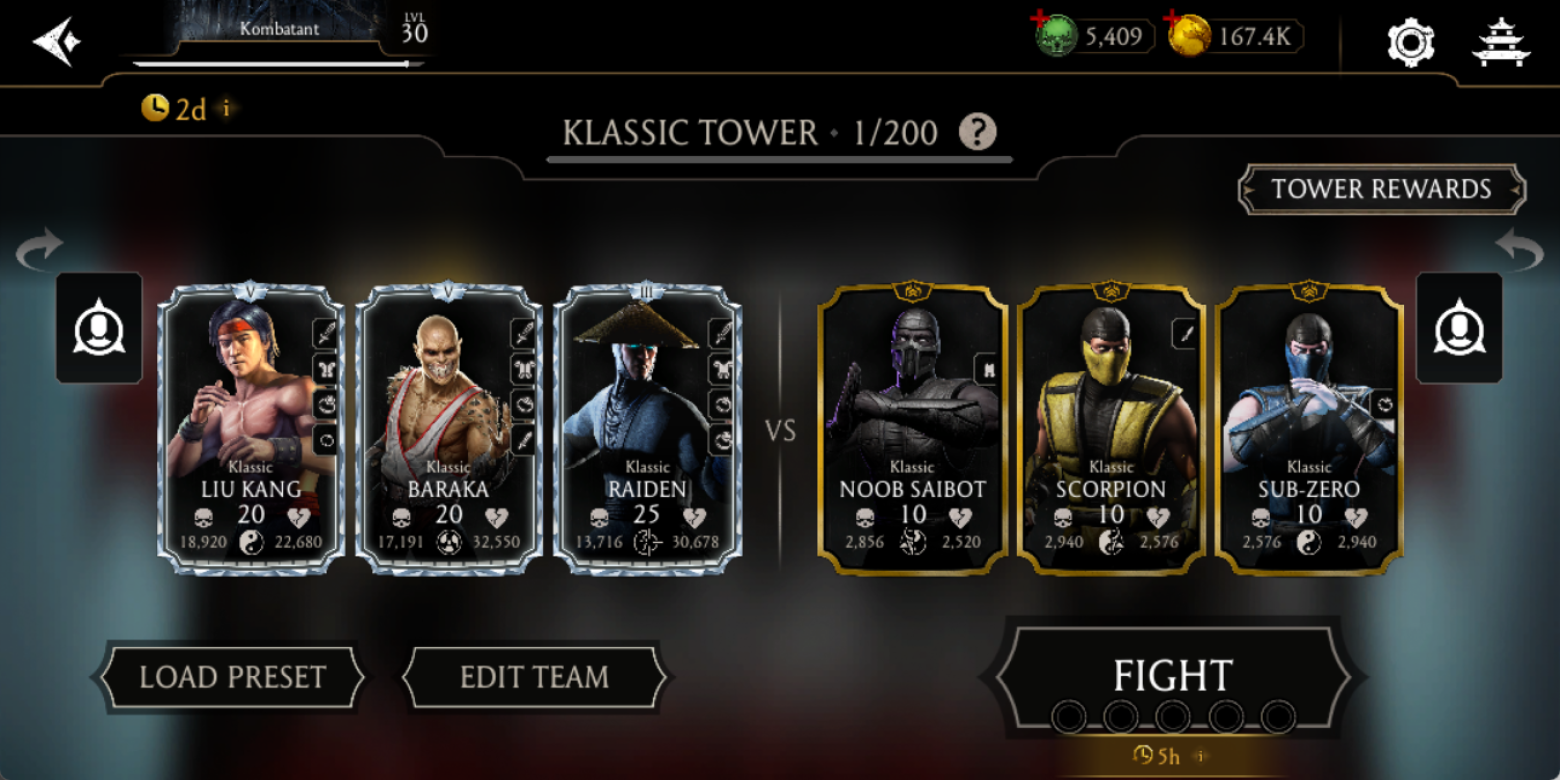Tap the back arrow button

tap(56, 42)
